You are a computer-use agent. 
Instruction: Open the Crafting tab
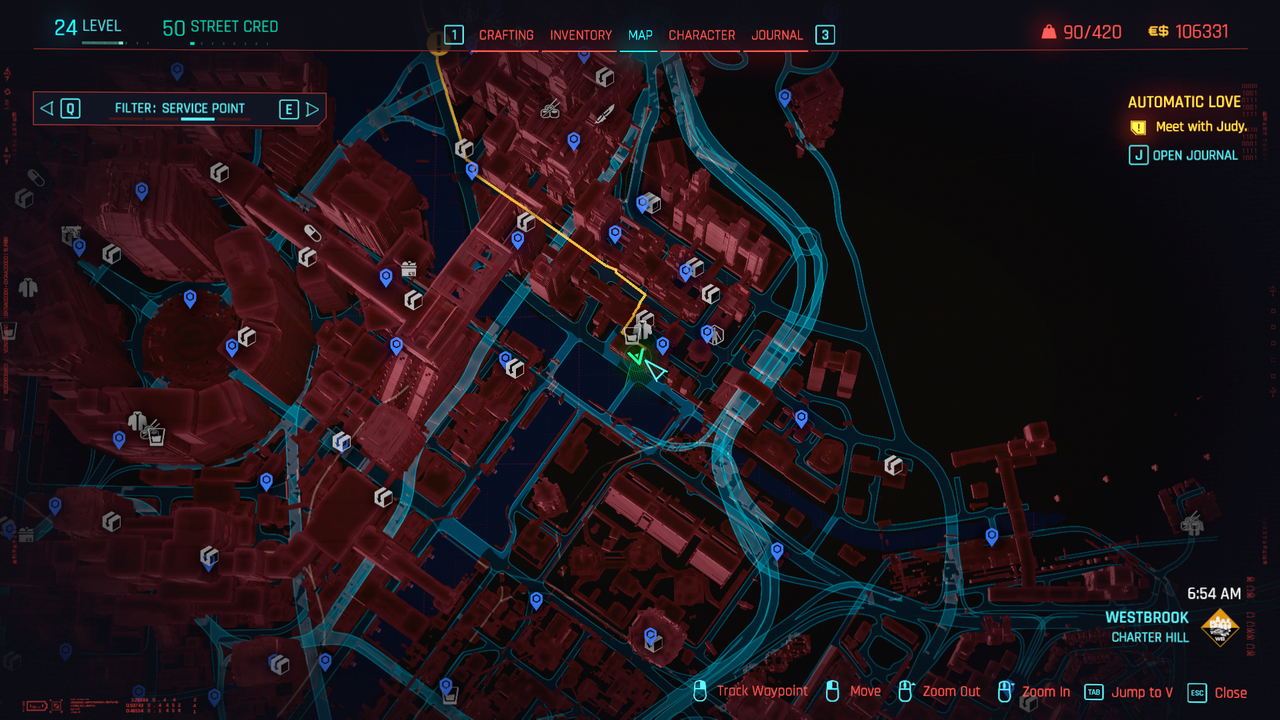click(x=506, y=35)
